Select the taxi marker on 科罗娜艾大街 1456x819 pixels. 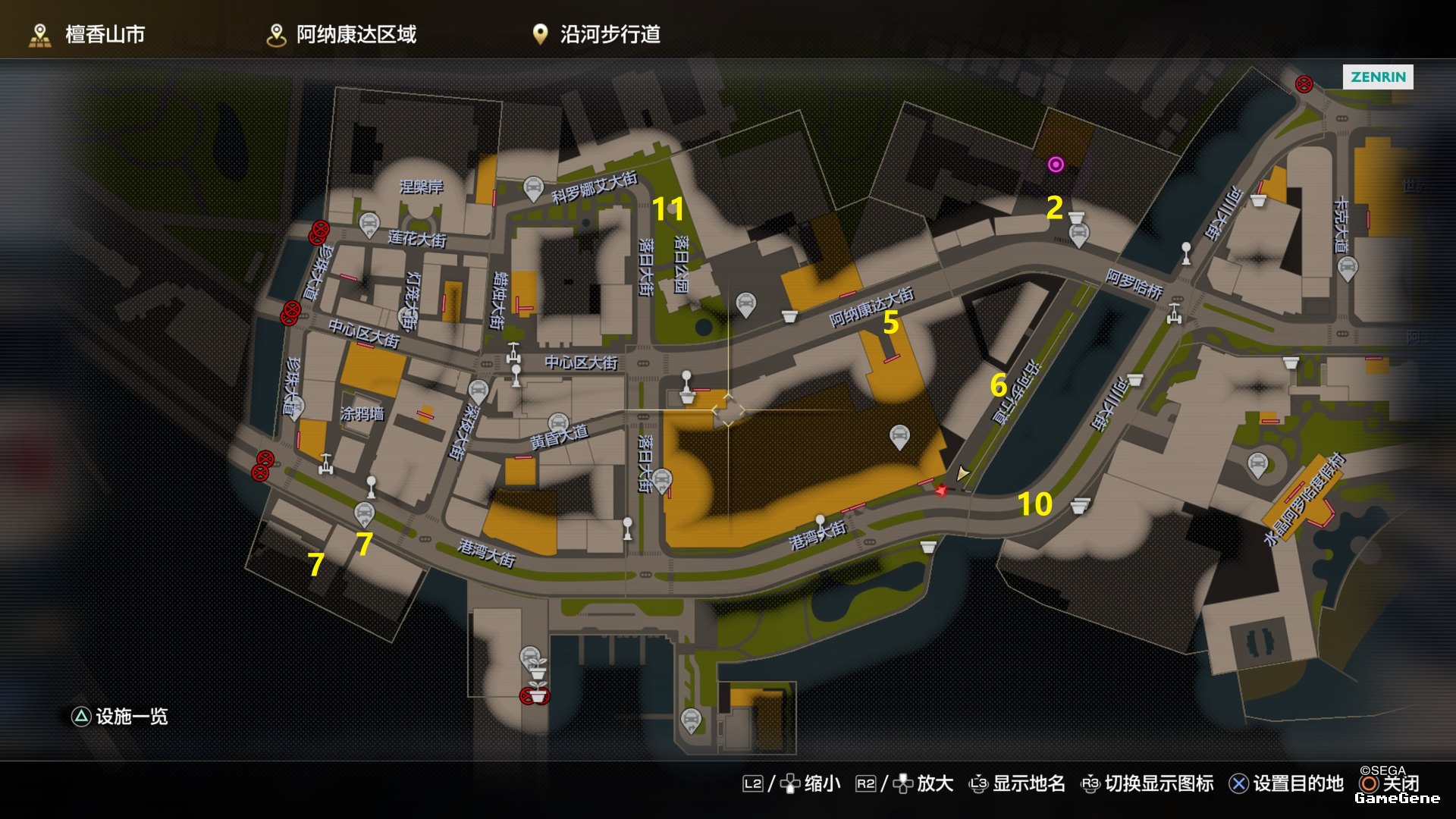(x=533, y=187)
